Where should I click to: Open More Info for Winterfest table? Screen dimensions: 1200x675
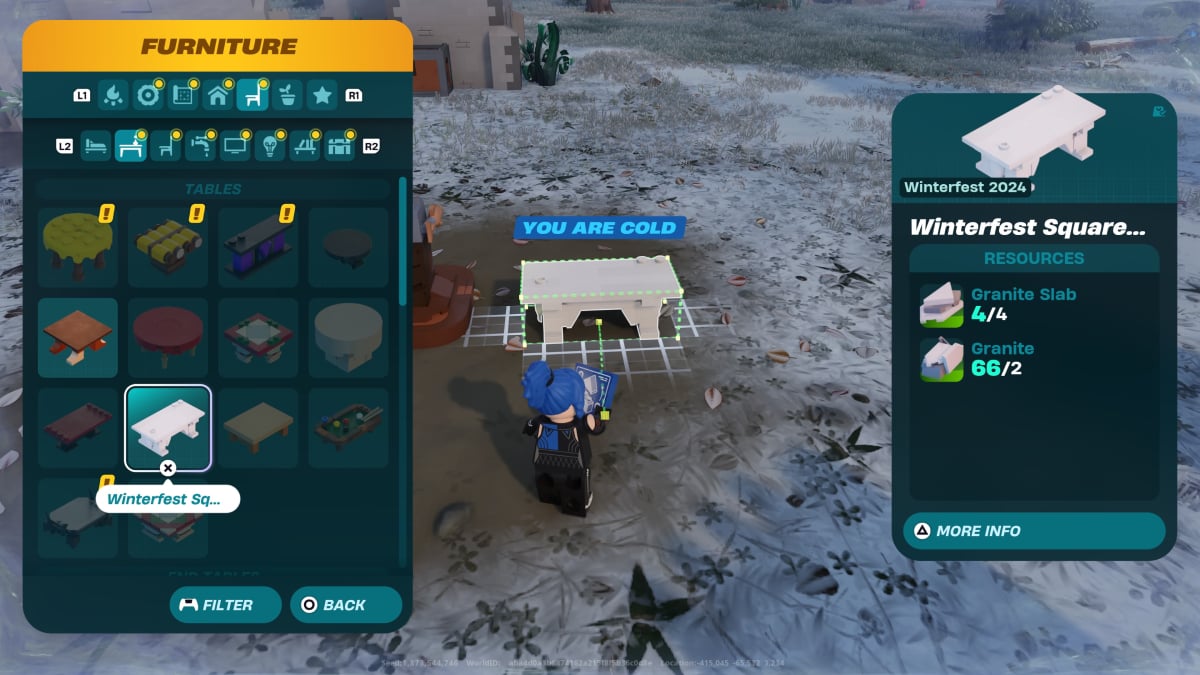(x=1033, y=531)
